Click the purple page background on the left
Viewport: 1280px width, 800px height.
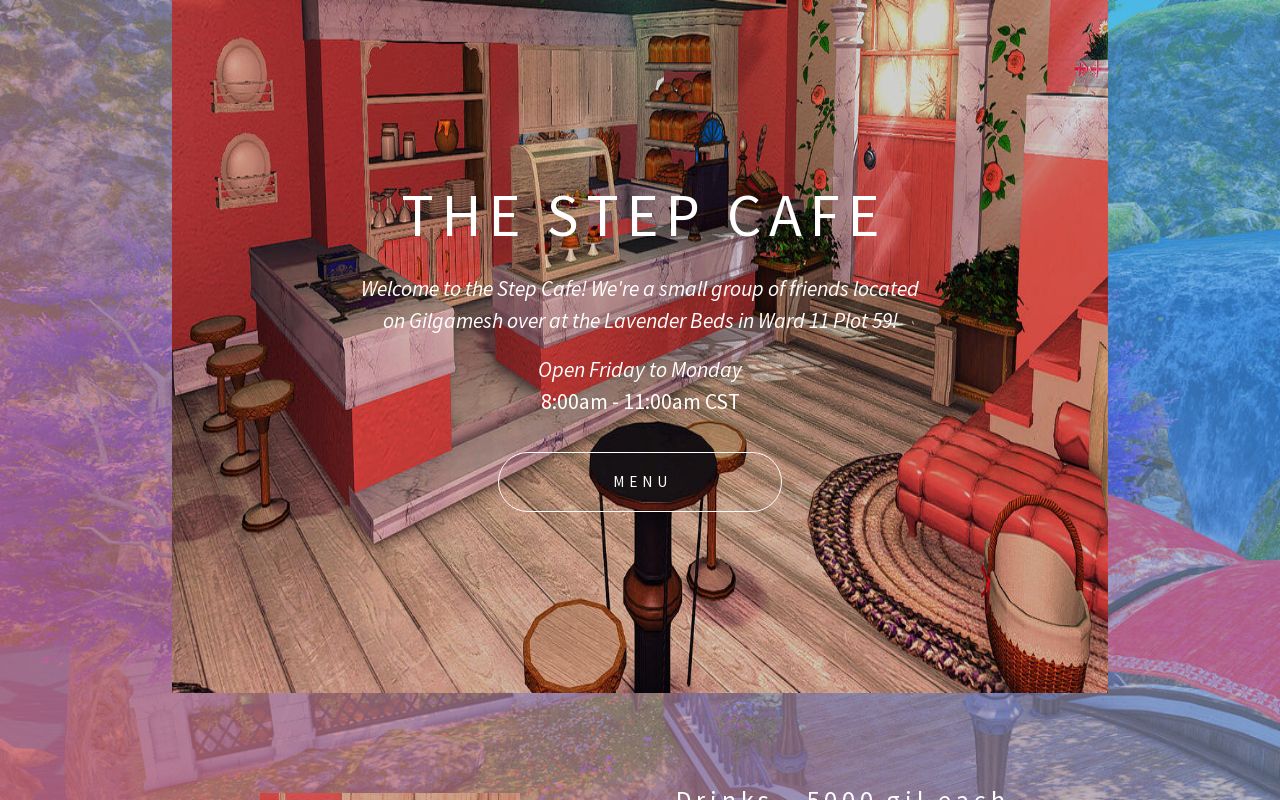[85, 400]
